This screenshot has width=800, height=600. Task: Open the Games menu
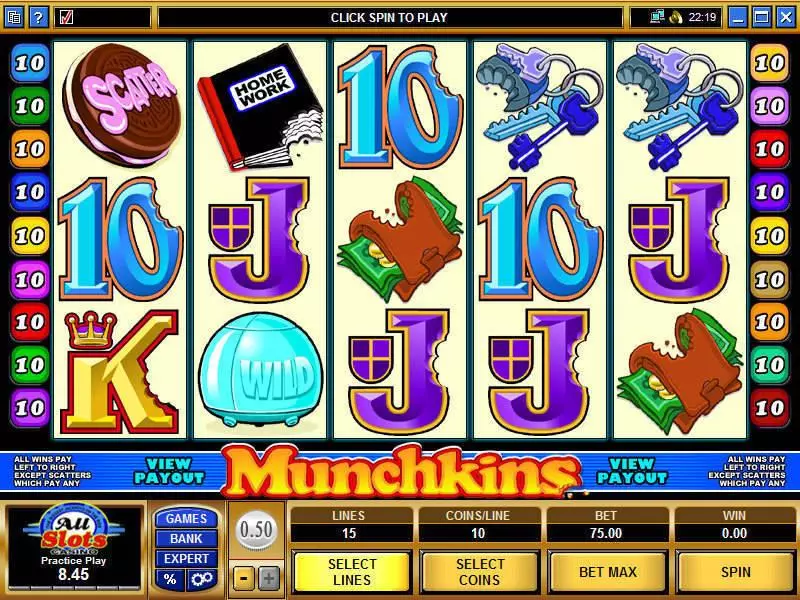tap(186, 518)
